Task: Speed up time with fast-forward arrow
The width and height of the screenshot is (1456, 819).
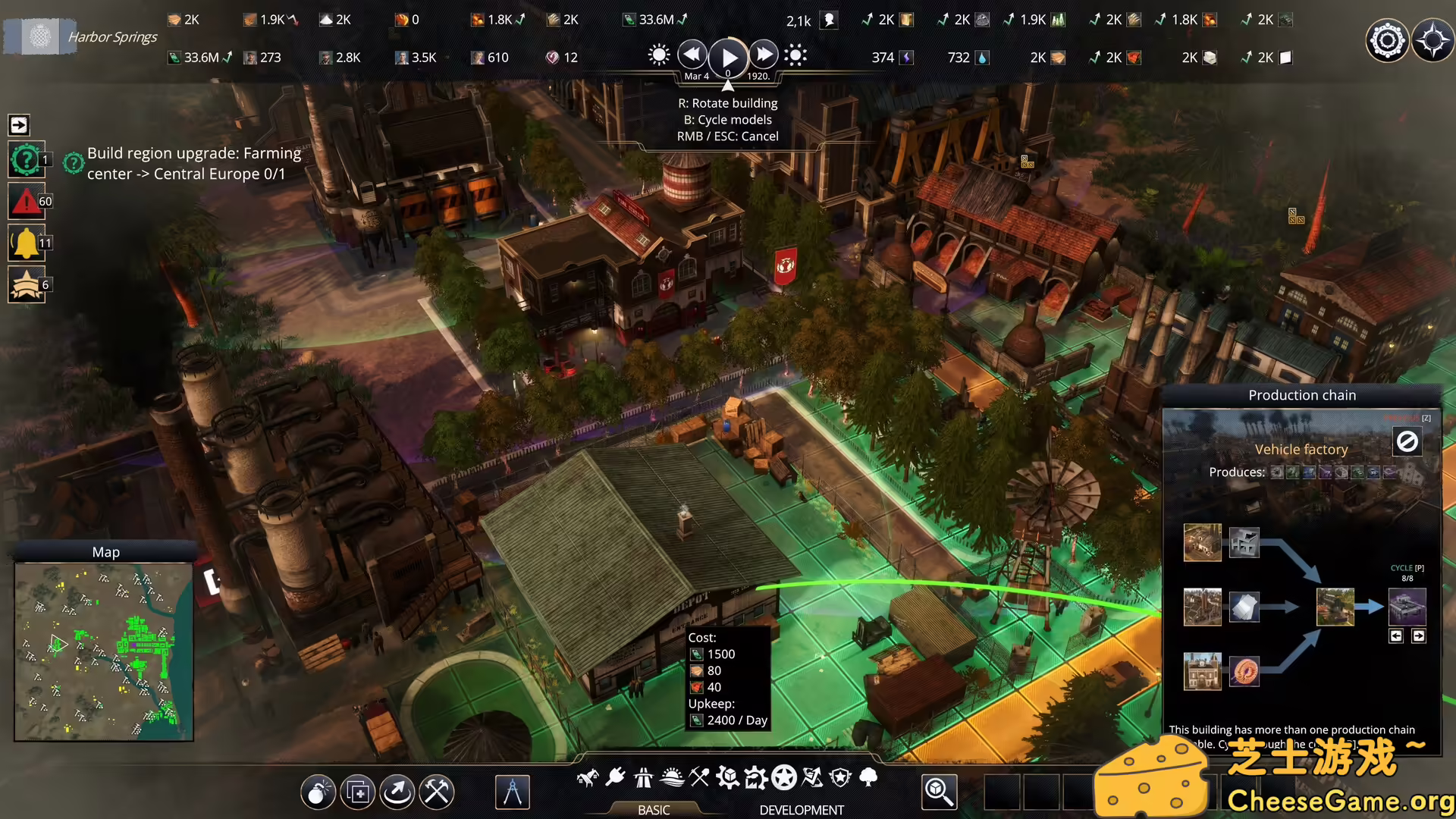Action: (x=764, y=55)
